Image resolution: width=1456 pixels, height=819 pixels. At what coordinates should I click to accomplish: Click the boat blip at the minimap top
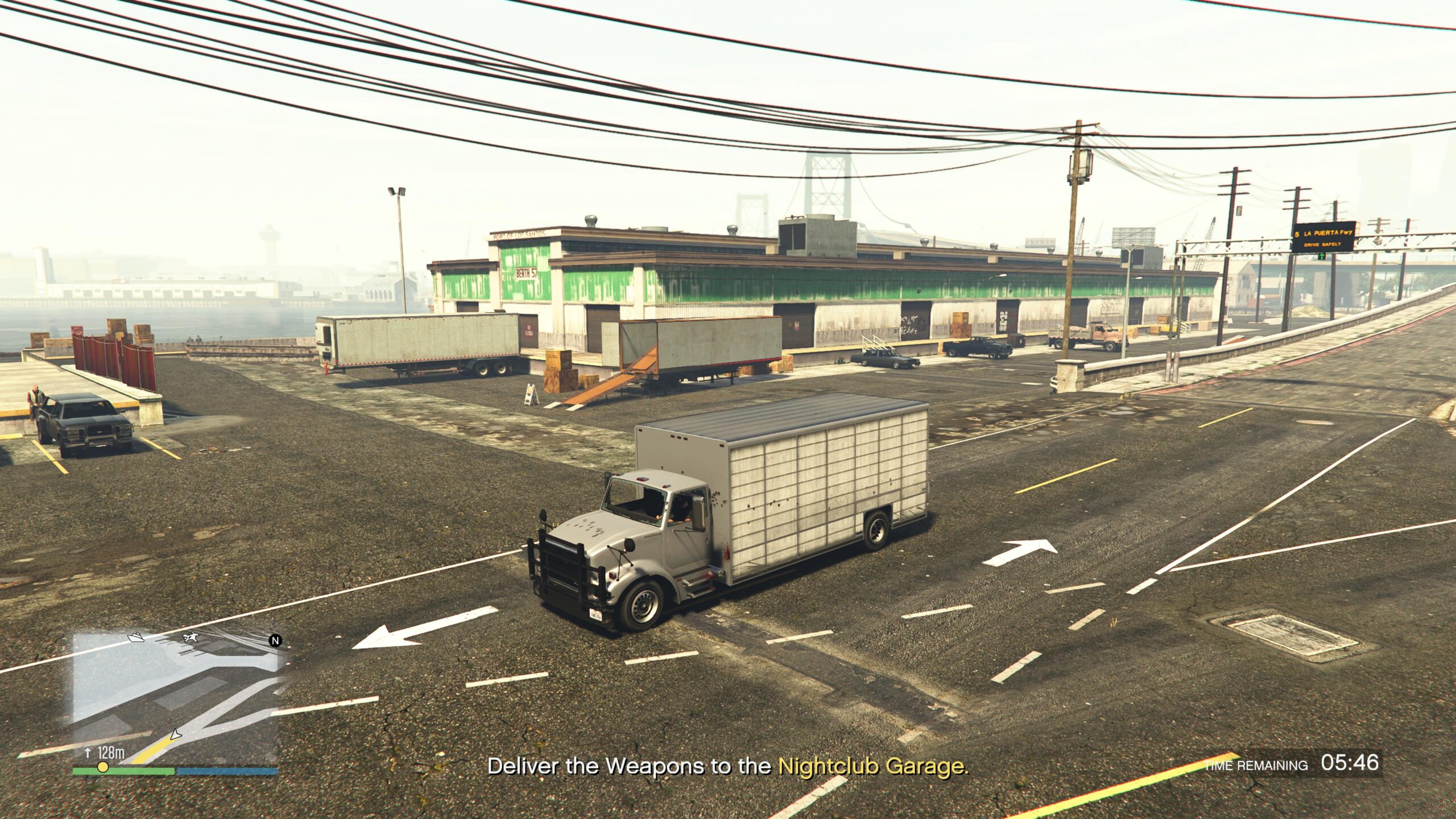[135, 638]
